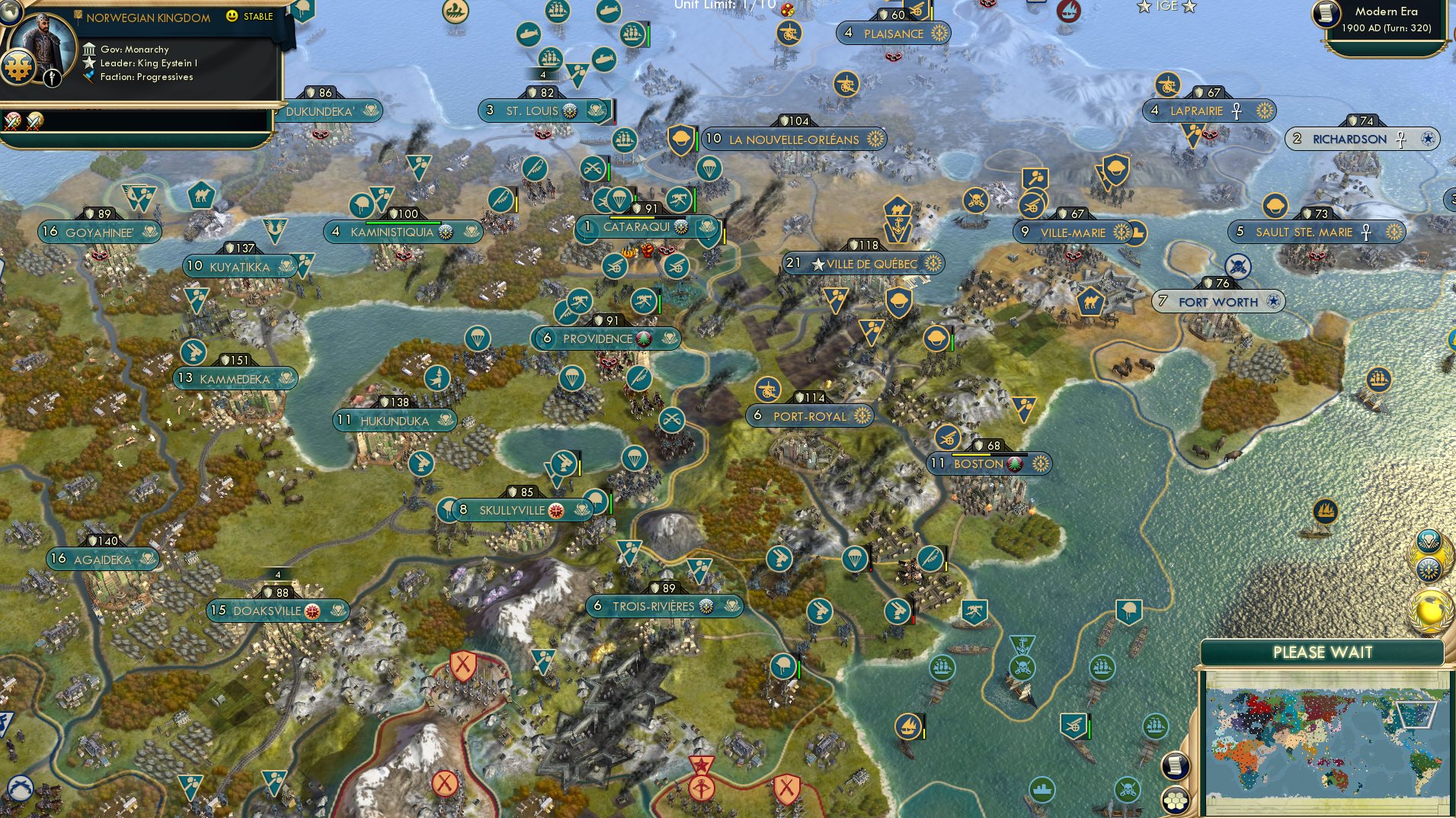
Task: Open the fleur-de-lis notification on right edge
Action: (1429, 569)
